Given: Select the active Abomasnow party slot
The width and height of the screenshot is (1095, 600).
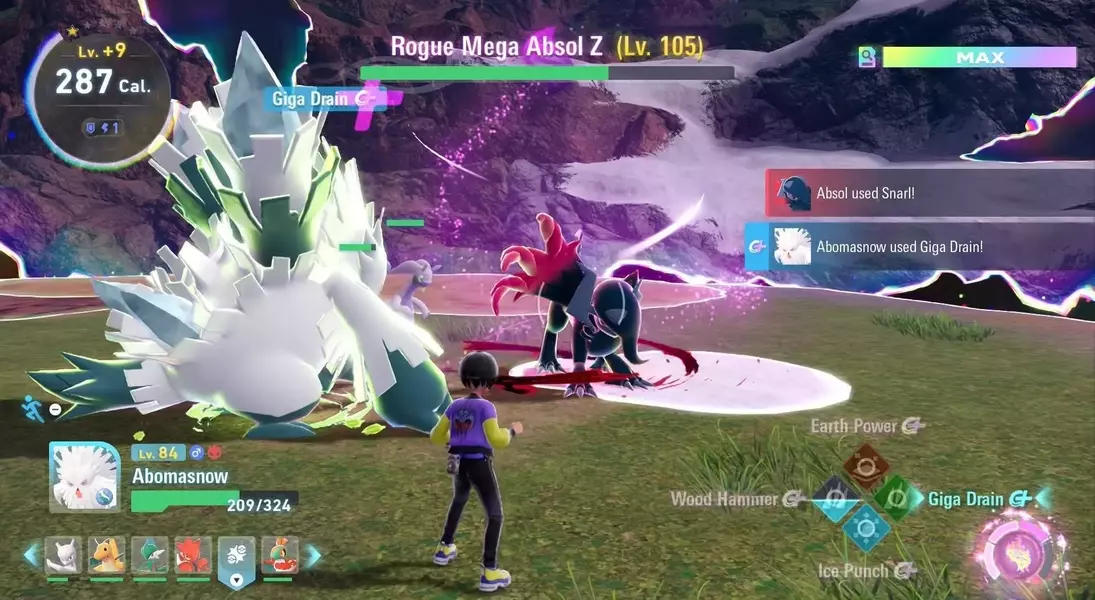Looking at the screenshot, I should [237, 558].
